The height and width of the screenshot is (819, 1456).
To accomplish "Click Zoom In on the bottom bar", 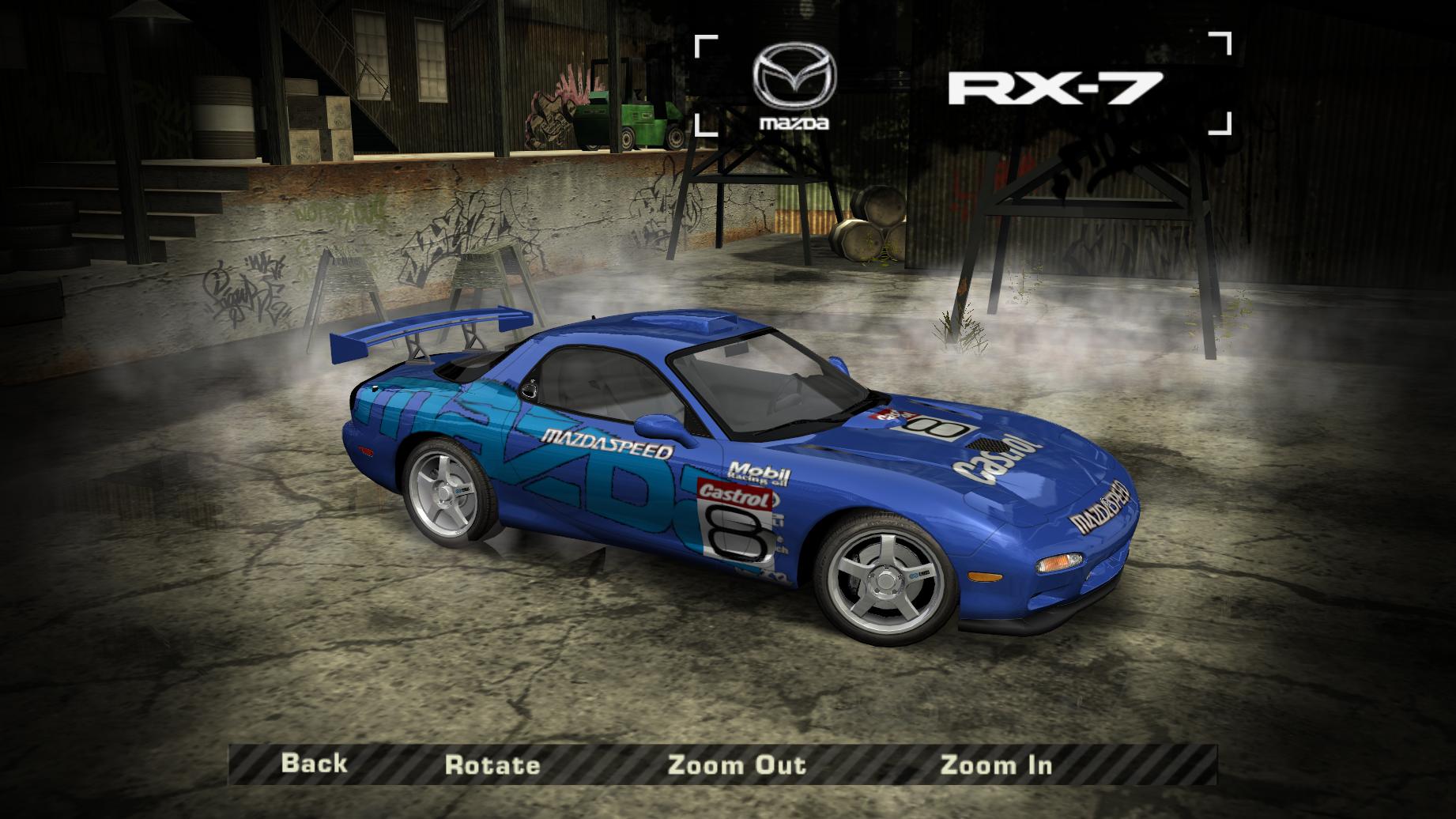I will pos(996,764).
